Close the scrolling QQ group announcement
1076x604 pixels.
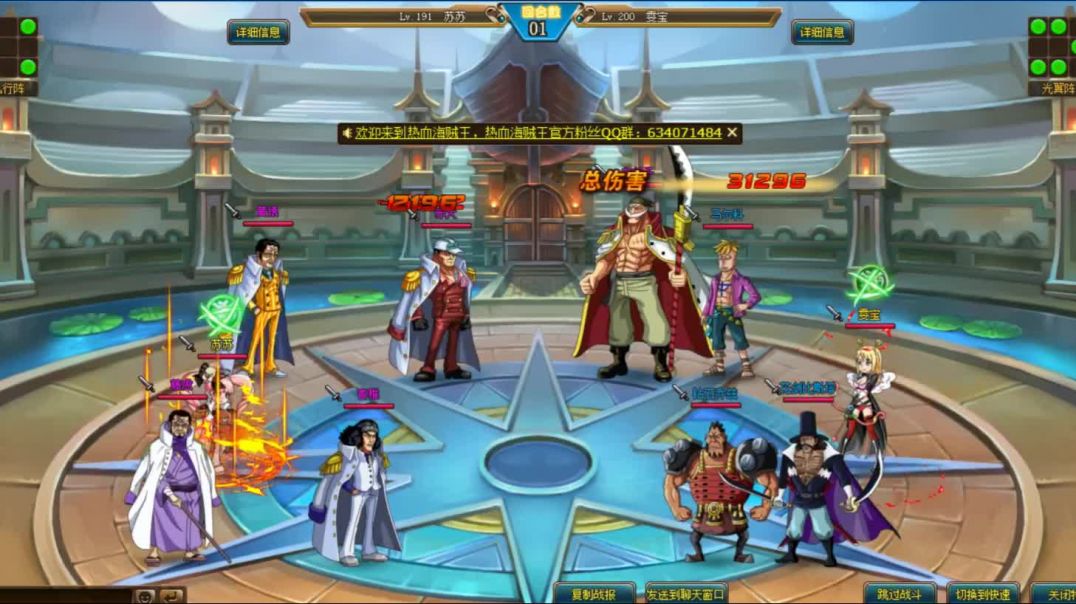pos(733,132)
